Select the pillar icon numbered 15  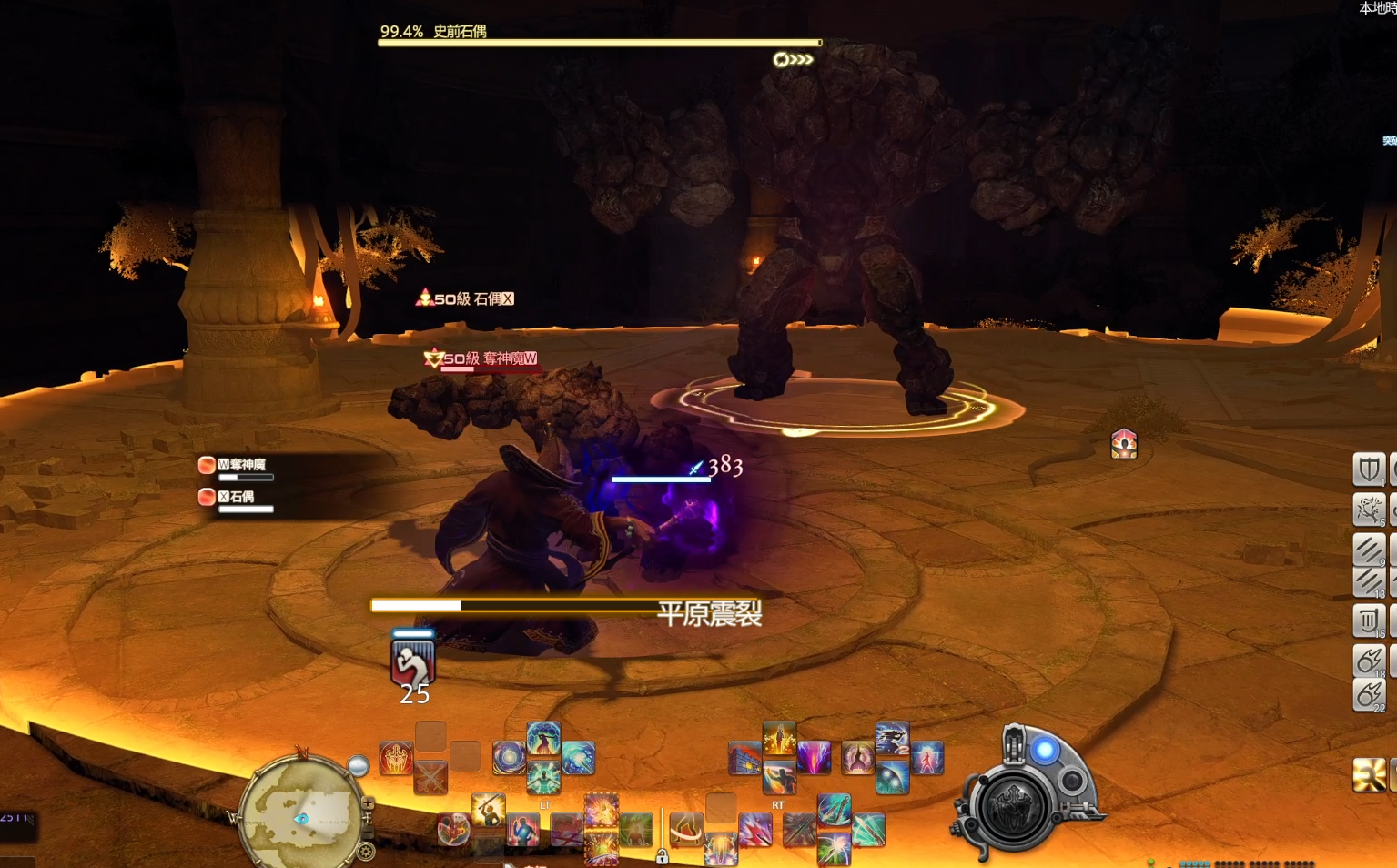click(x=1368, y=621)
